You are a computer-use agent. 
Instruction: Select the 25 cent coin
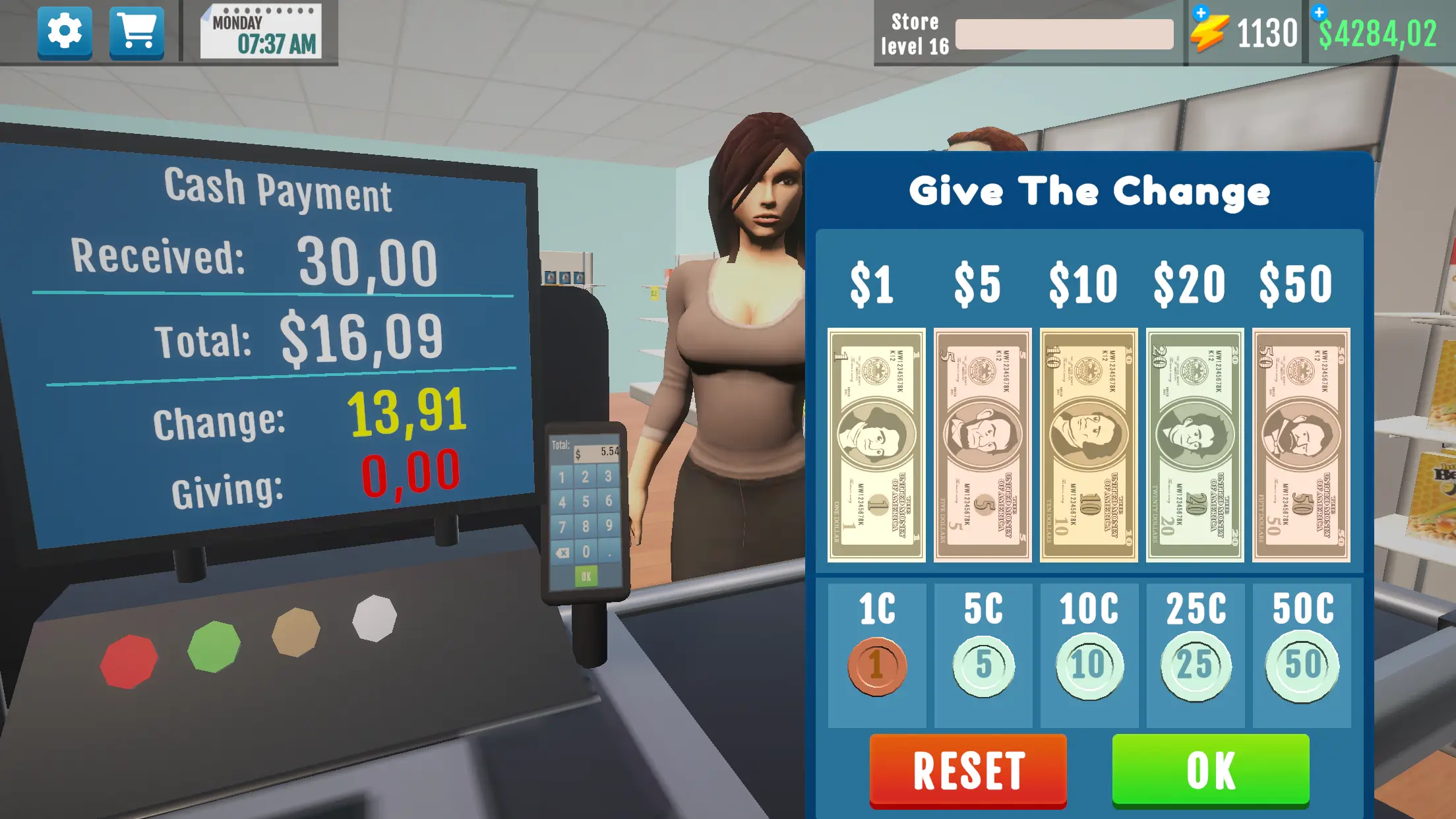[1194, 666]
